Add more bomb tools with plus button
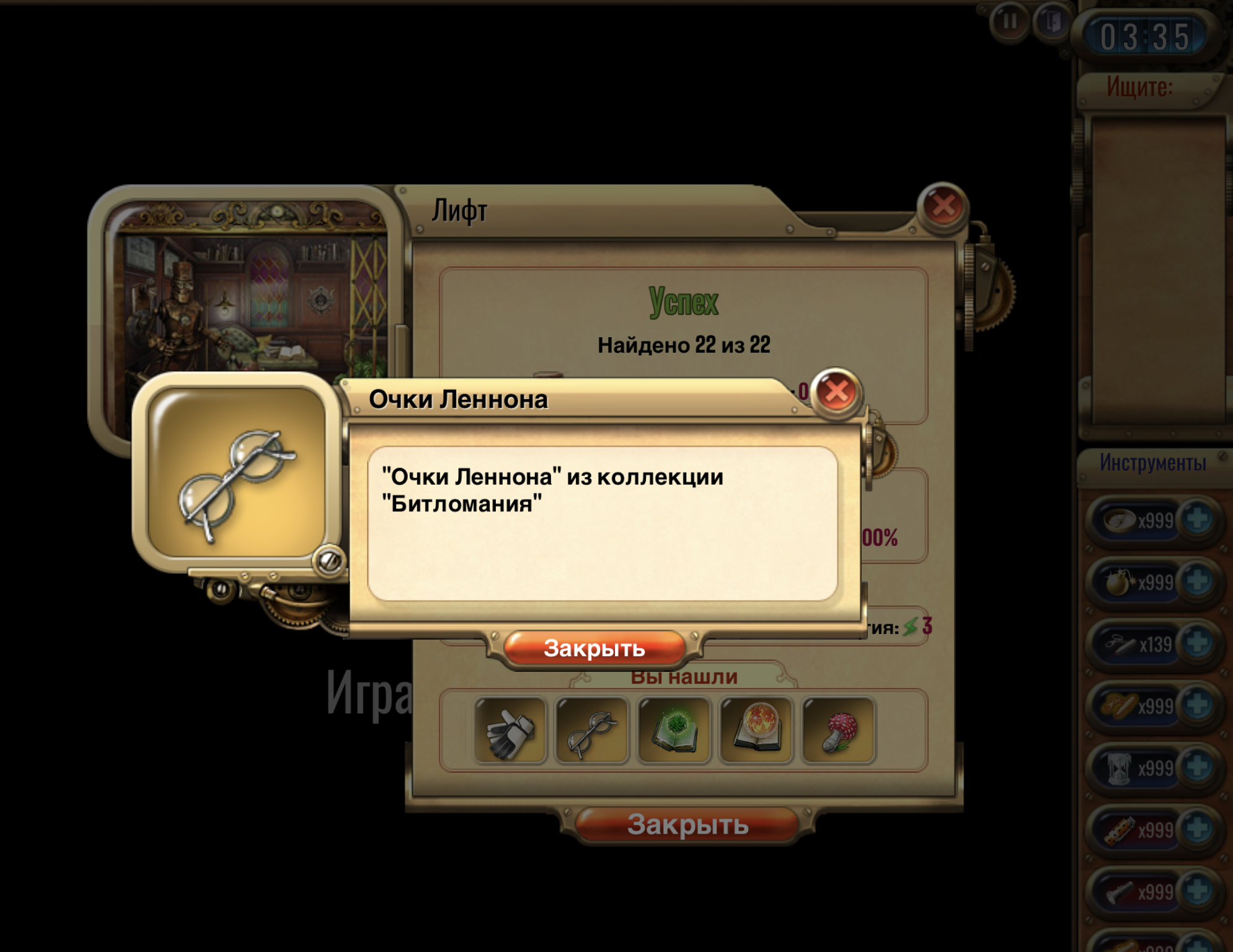Screen dimensions: 1233x952 1198,581
